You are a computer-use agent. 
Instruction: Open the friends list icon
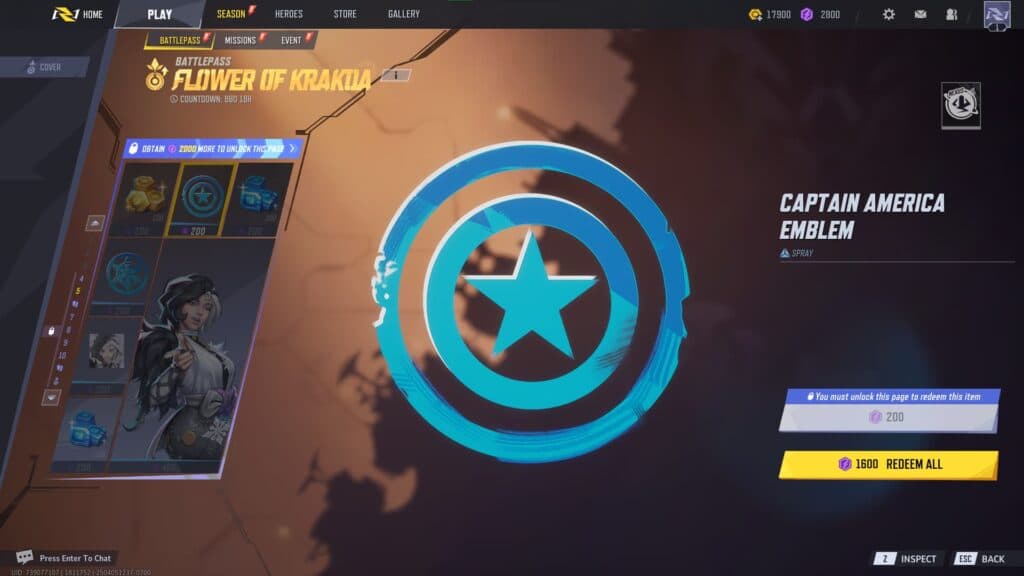pyautogui.click(x=951, y=14)
